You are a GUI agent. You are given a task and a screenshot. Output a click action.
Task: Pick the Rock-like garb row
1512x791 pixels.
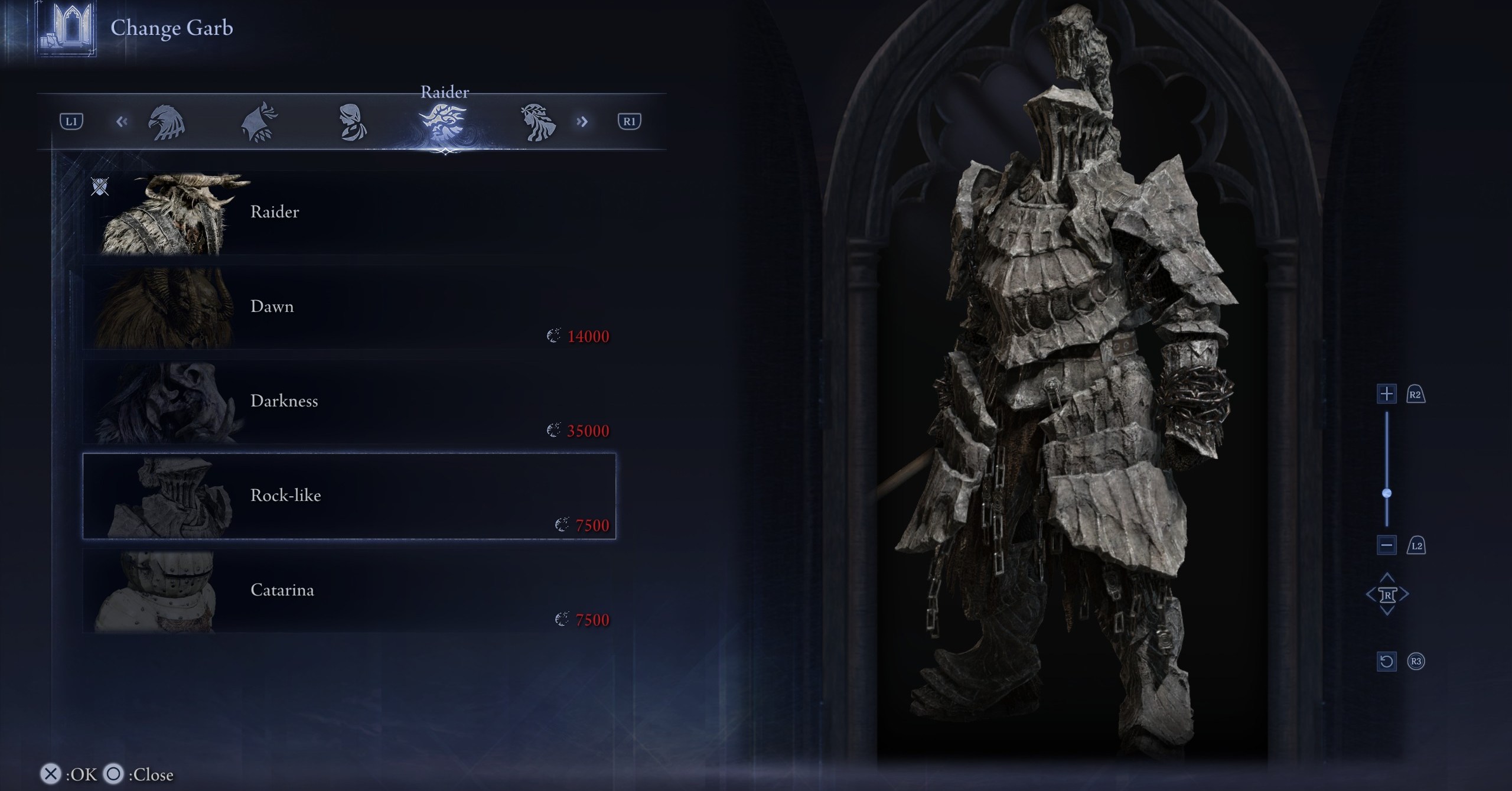point(348,496)
